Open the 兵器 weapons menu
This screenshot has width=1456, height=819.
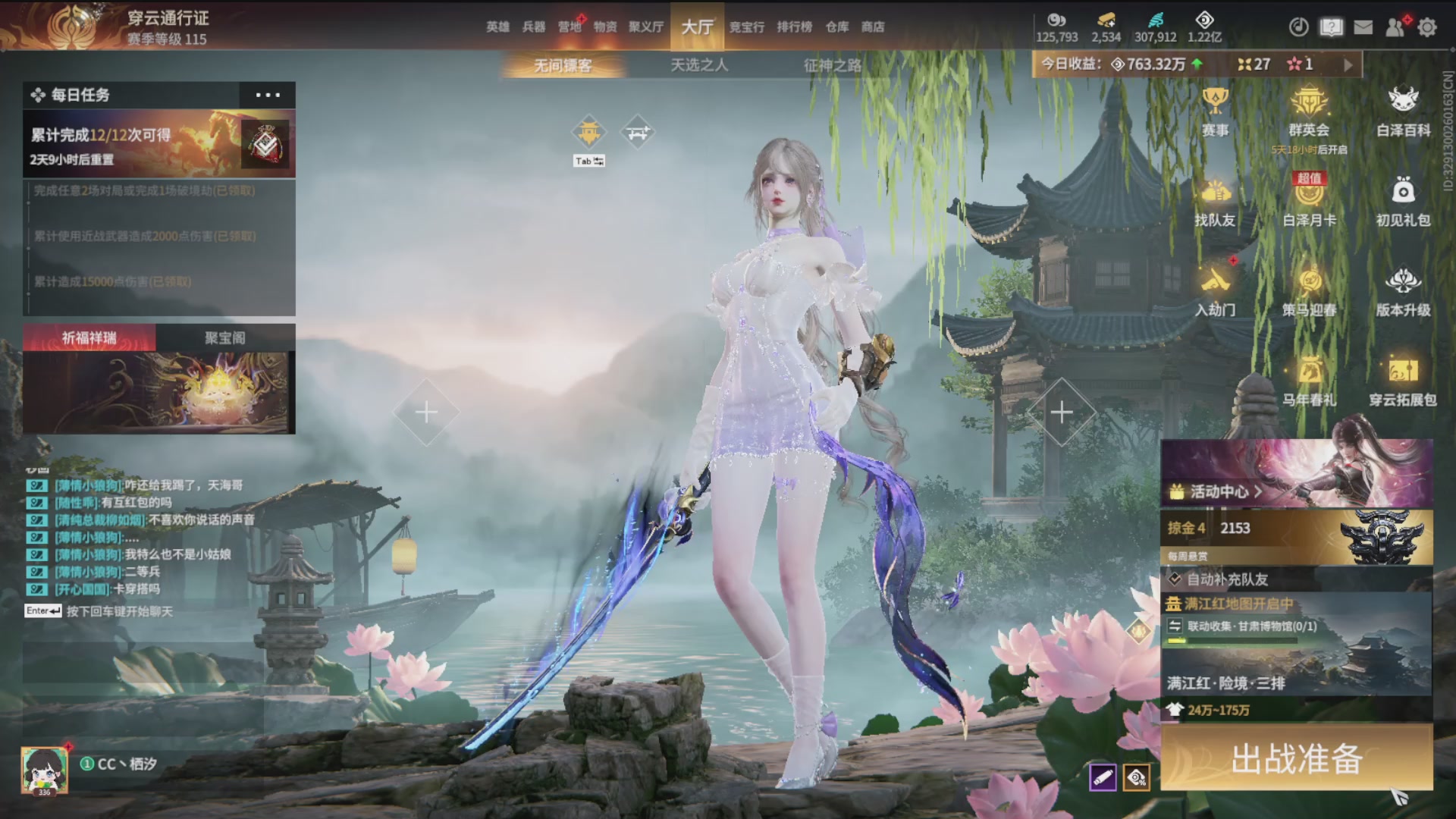click(x=534, y=27)
